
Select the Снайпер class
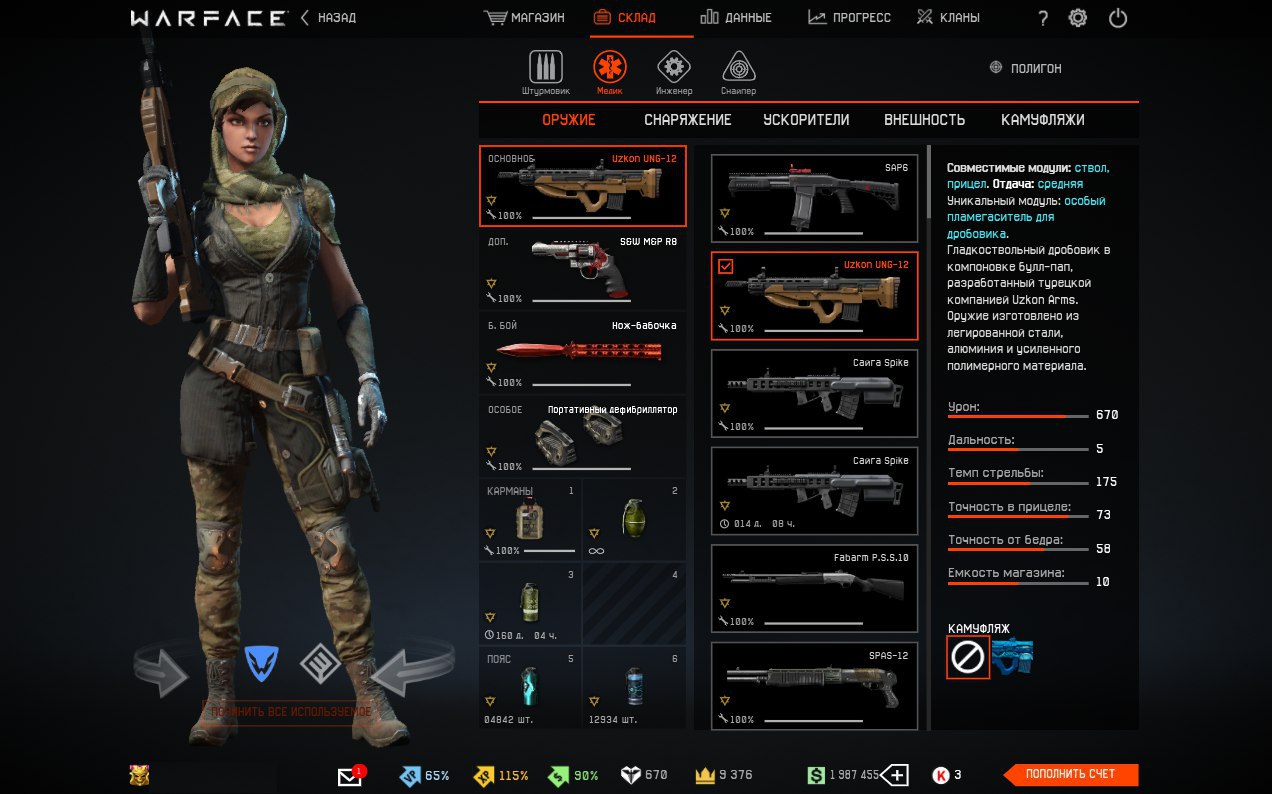[x=738, y=72]
